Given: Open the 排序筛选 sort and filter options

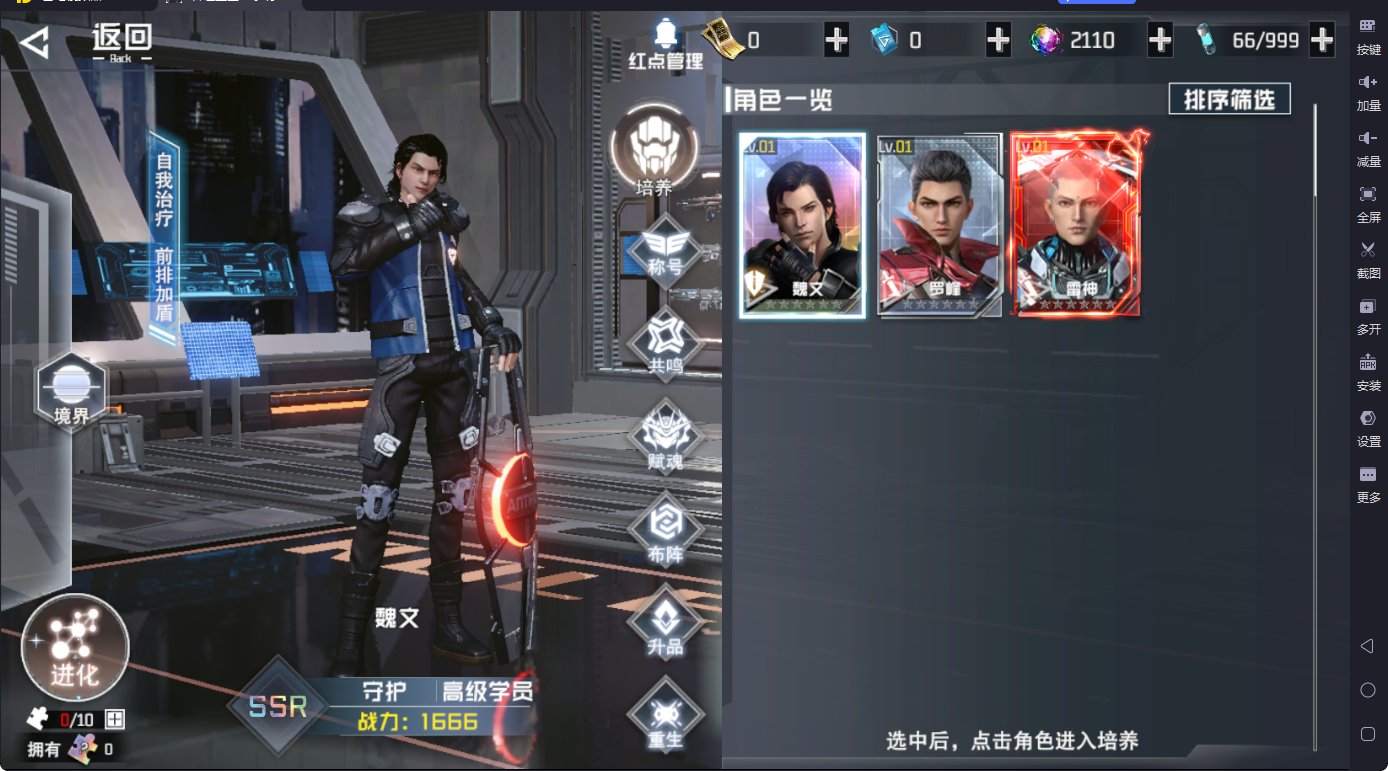Looking at the screenshot, I should 1229,99.
